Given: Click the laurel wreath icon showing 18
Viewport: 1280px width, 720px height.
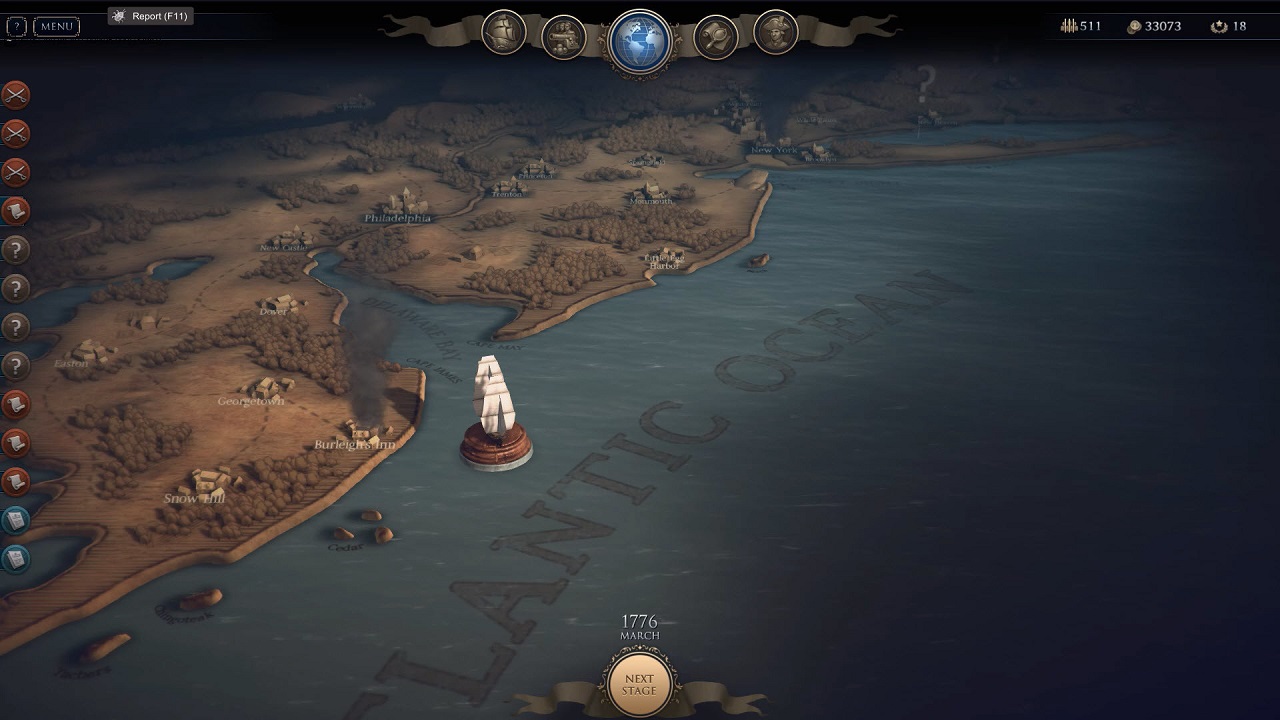Looking at the screenshot, I should 1220,26.
